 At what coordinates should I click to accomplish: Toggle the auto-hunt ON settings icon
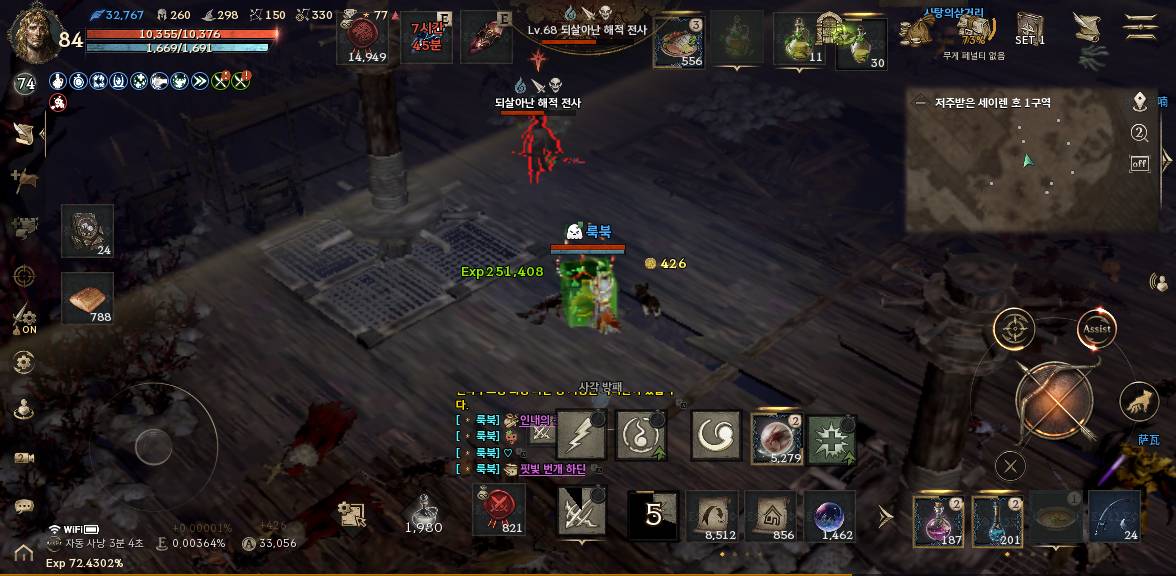tap(25, 320)
